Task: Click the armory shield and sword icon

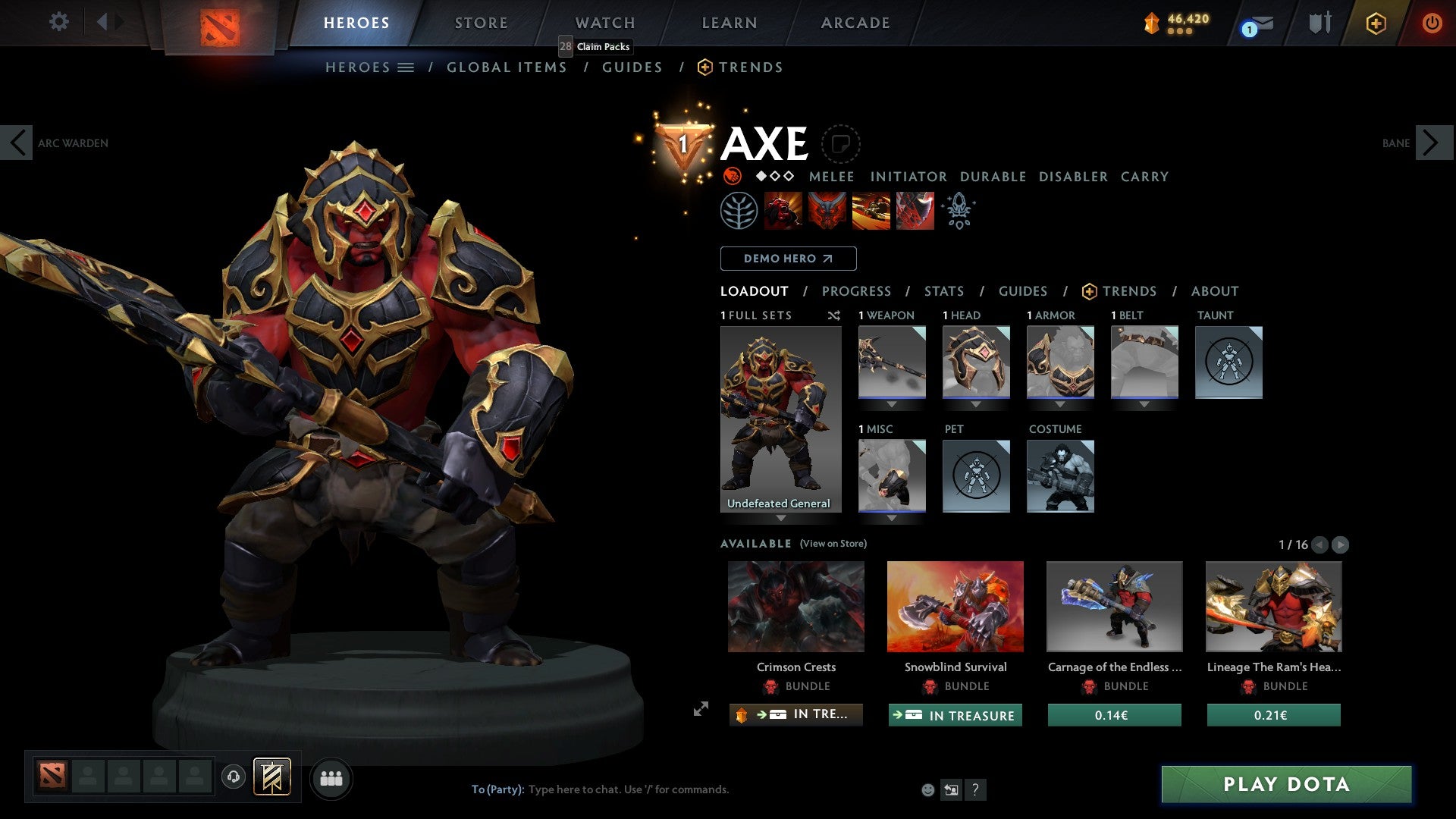Action: tap(1319, 23)
